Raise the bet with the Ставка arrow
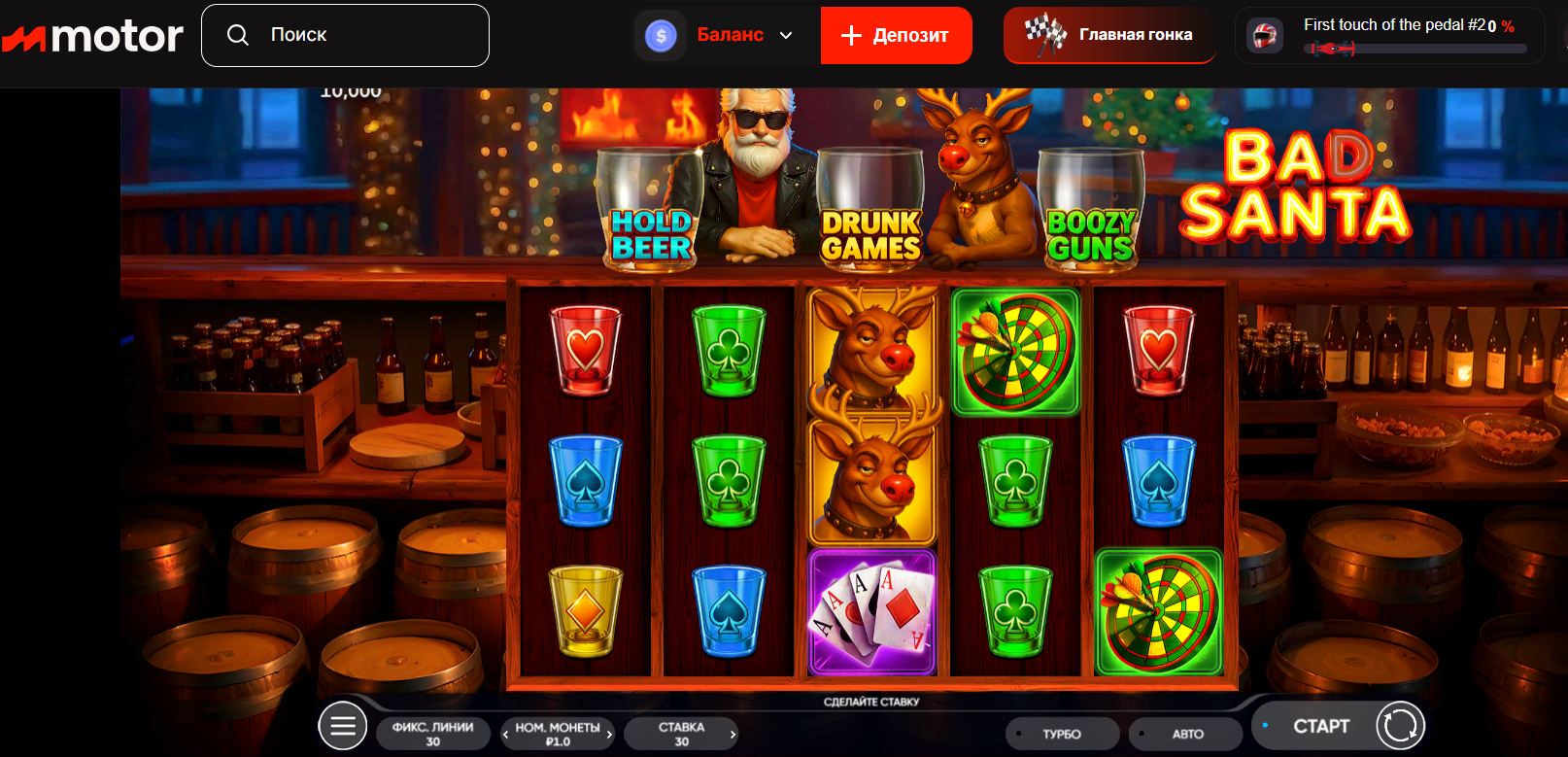This screenshot has height=757, width=1568. (x=733, y=735)
